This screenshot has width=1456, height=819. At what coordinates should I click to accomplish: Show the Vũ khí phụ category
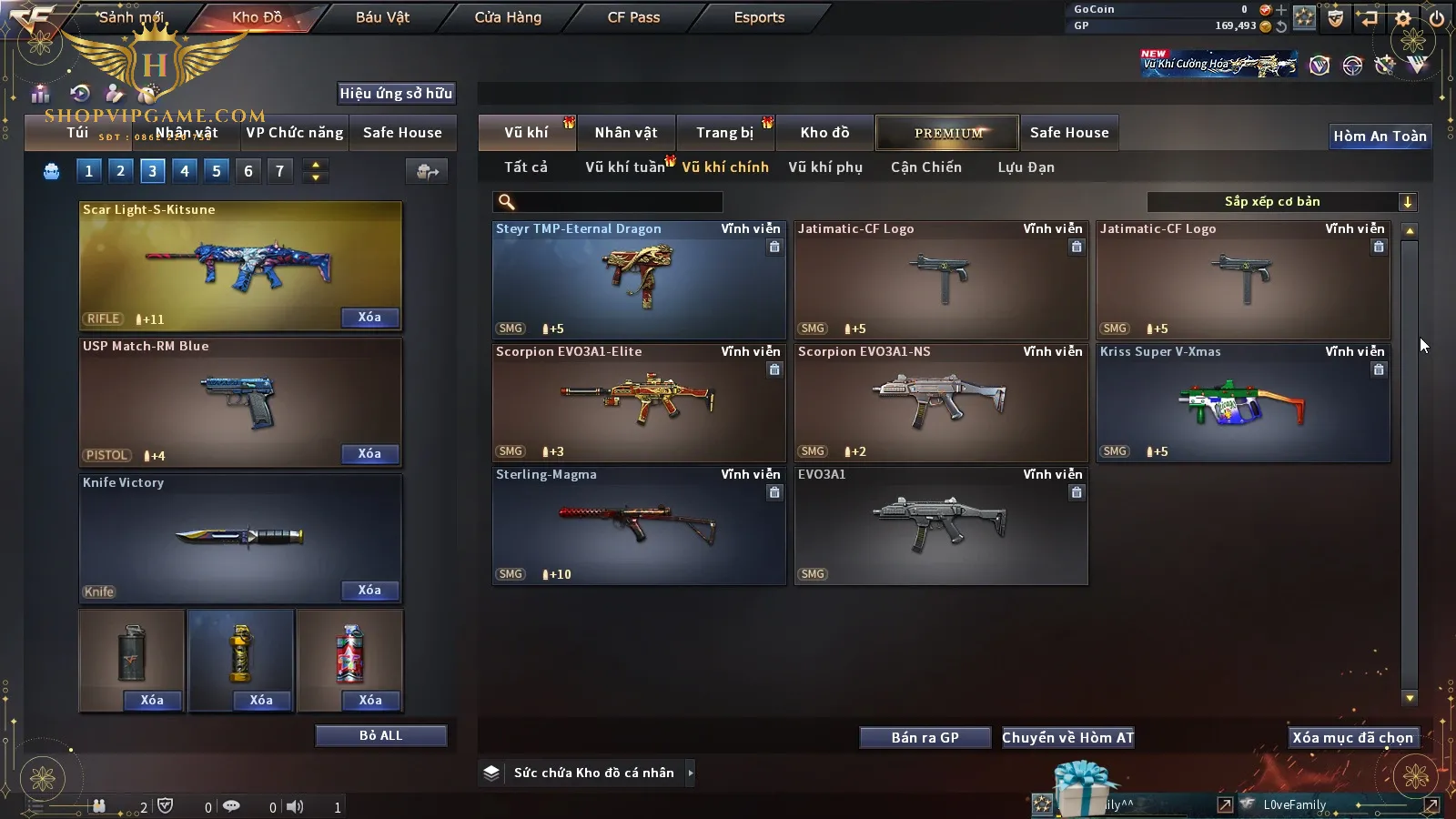[x=824, y=167]
